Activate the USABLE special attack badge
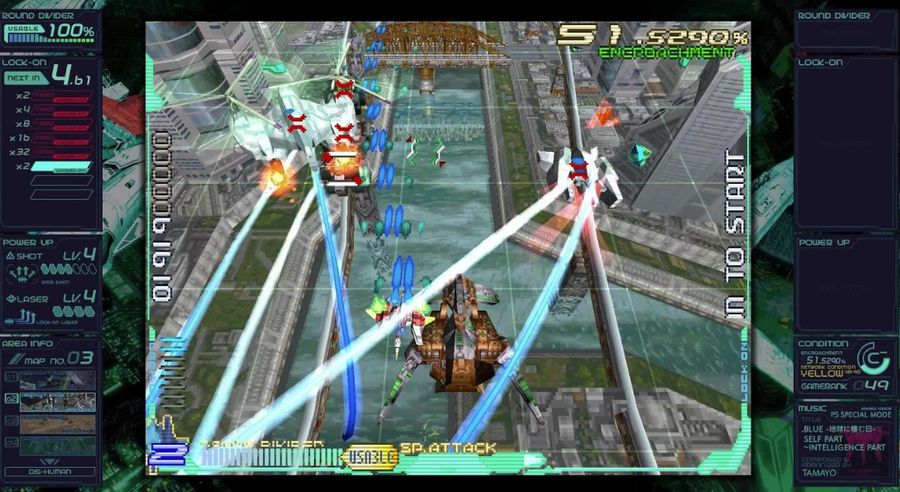 pyautogui.click(x=370, y=457)
